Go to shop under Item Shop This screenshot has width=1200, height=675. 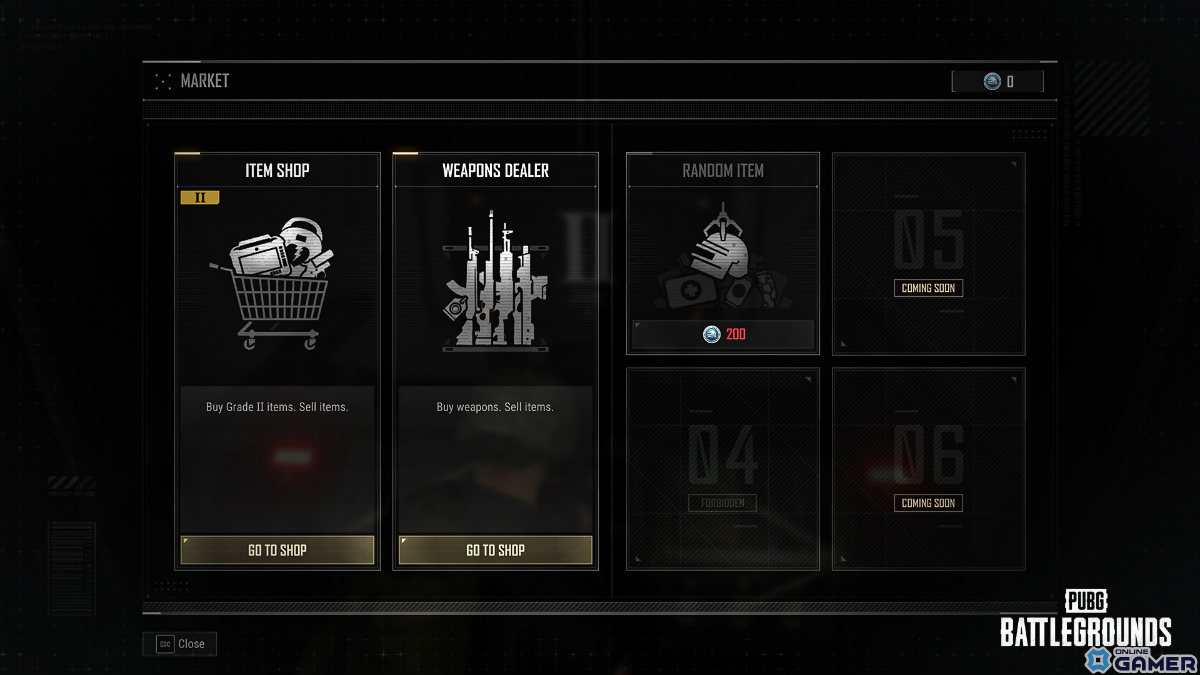pos(277,550)
